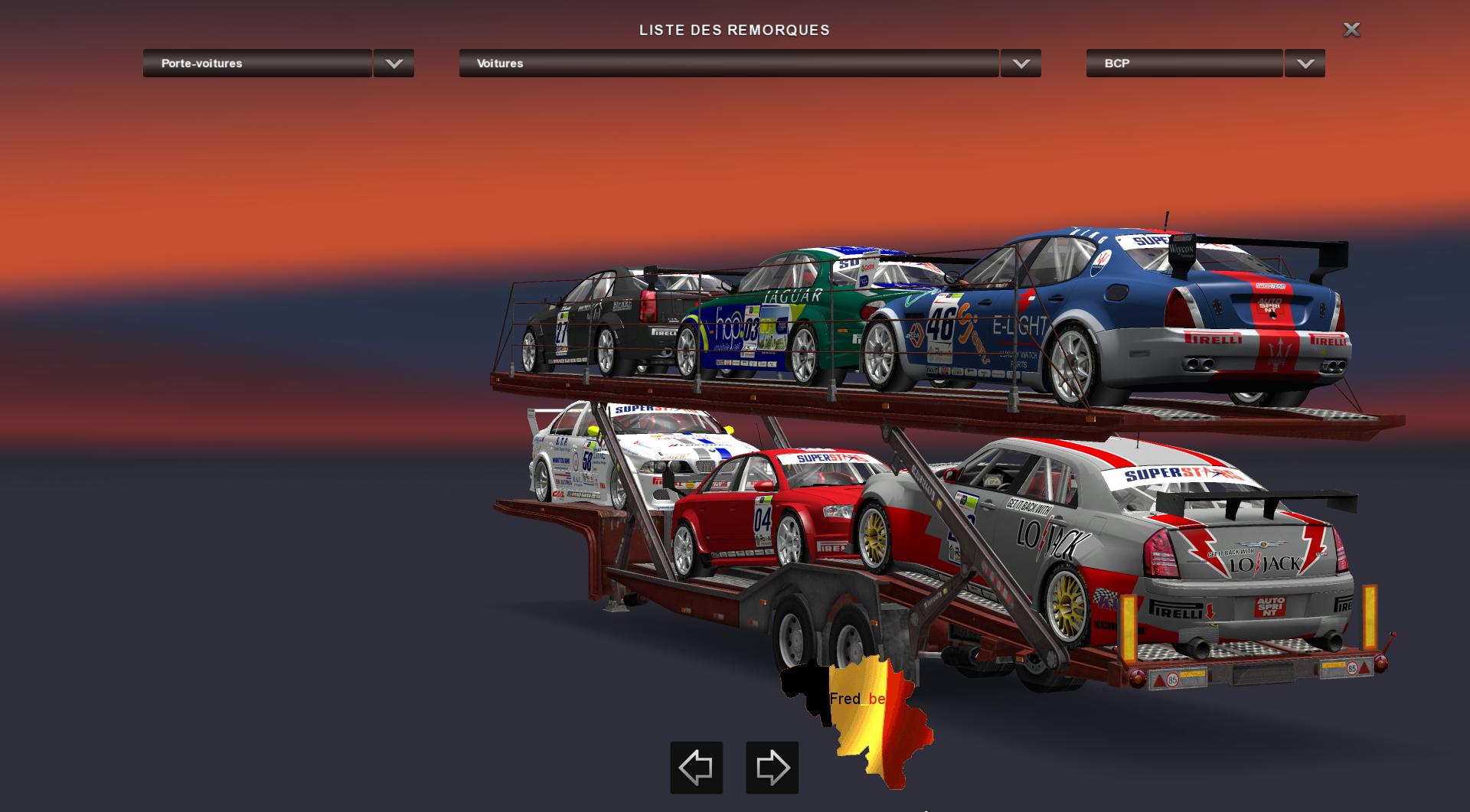Open the Porte-voitures trailer type dropdown
Viewport: 1470px width, 812px height.
(x=394, y=64)
